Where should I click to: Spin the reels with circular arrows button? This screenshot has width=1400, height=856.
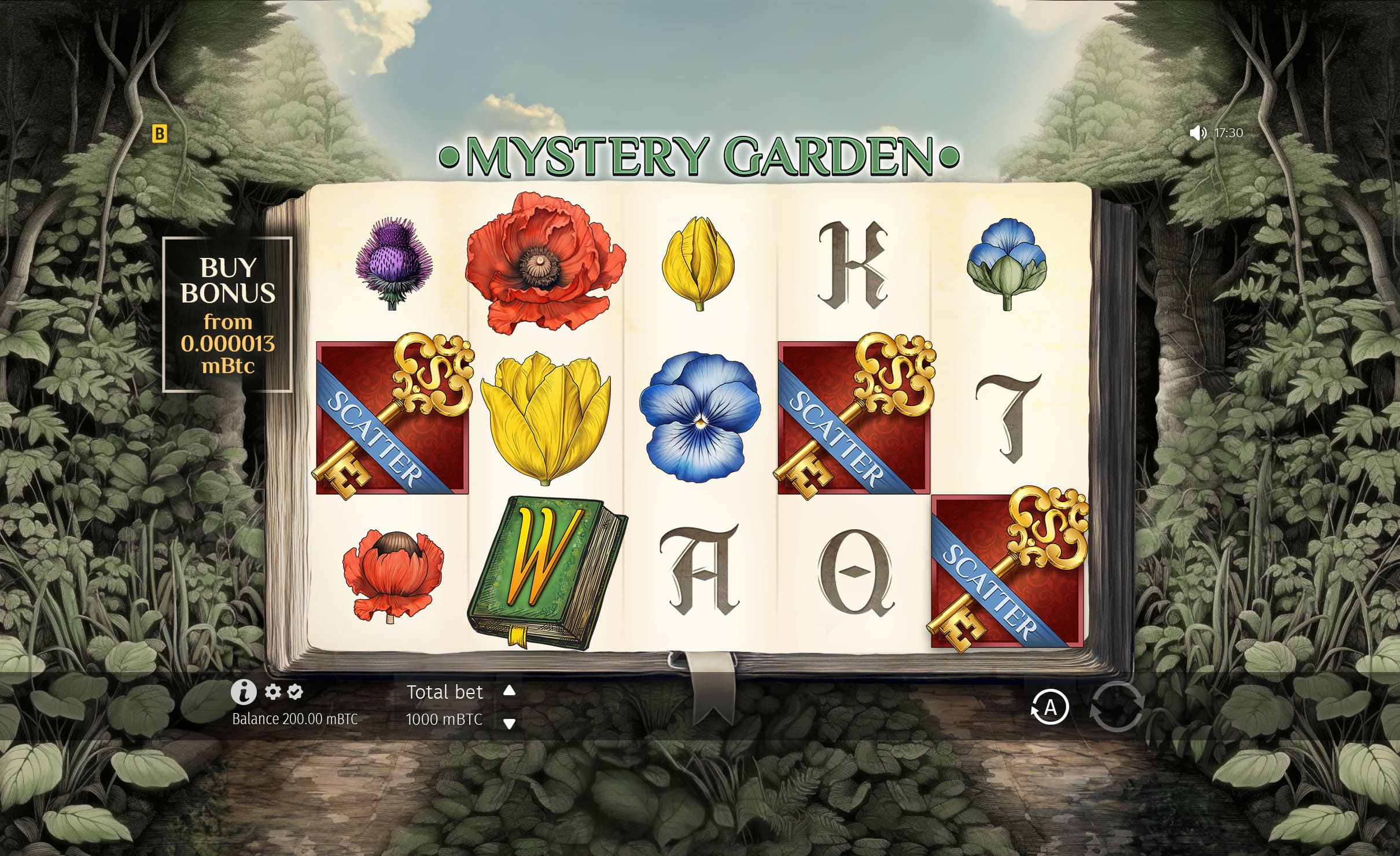1117,707
